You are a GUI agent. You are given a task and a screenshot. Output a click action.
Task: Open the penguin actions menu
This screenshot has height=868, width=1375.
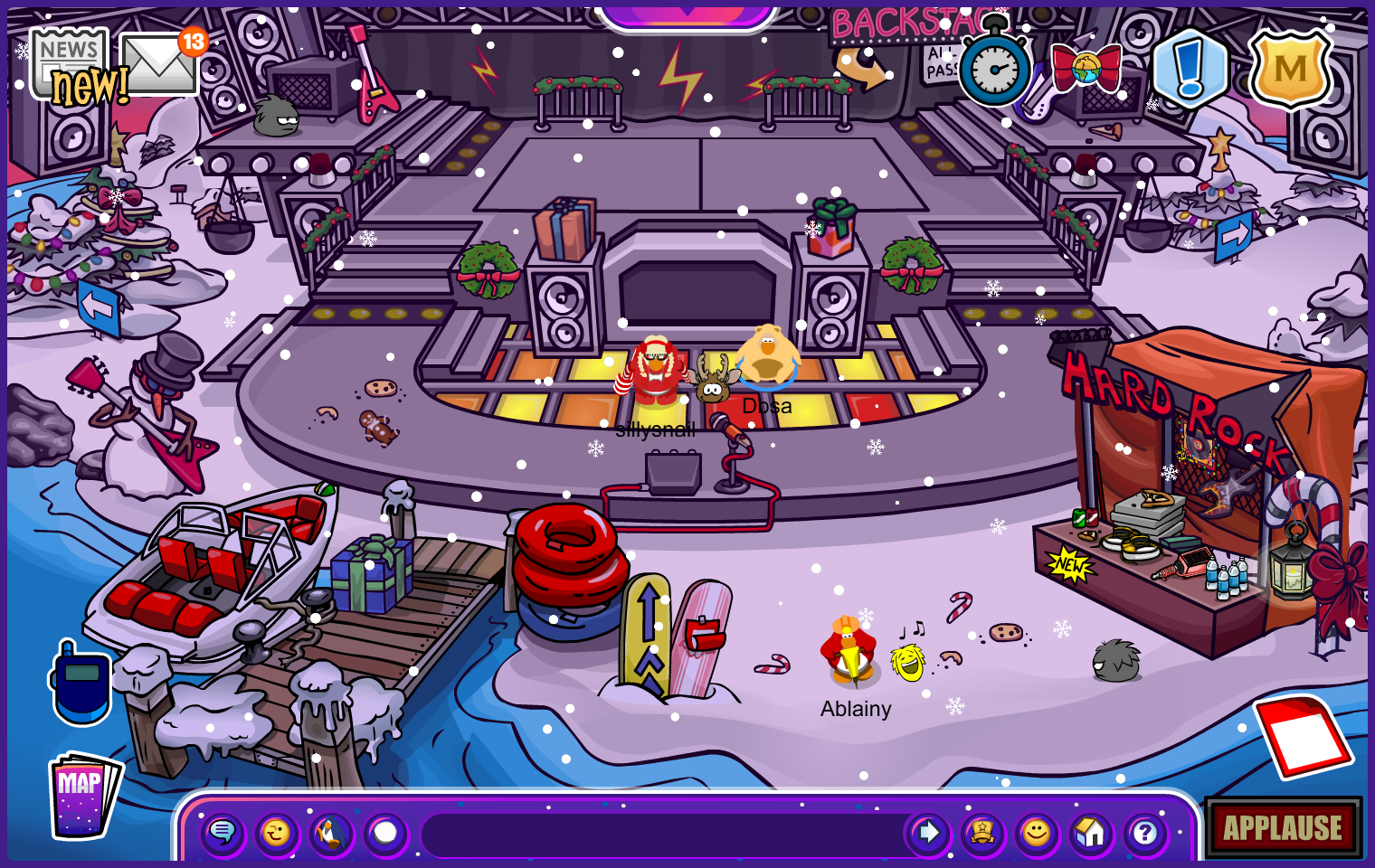pyautogui.click(x=331, y=833)
